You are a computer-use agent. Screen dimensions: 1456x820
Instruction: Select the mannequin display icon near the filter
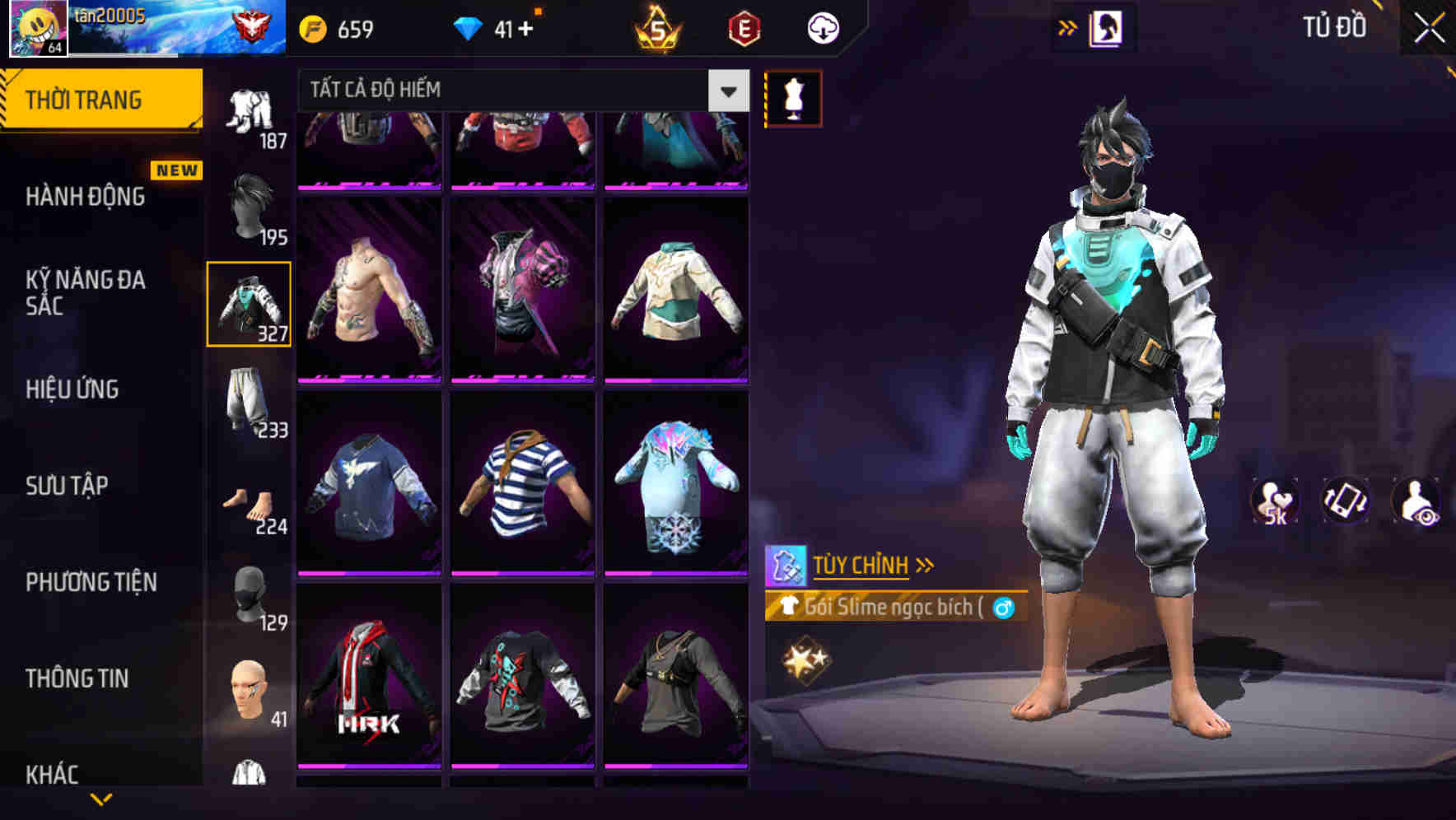(x=793, y=97)
